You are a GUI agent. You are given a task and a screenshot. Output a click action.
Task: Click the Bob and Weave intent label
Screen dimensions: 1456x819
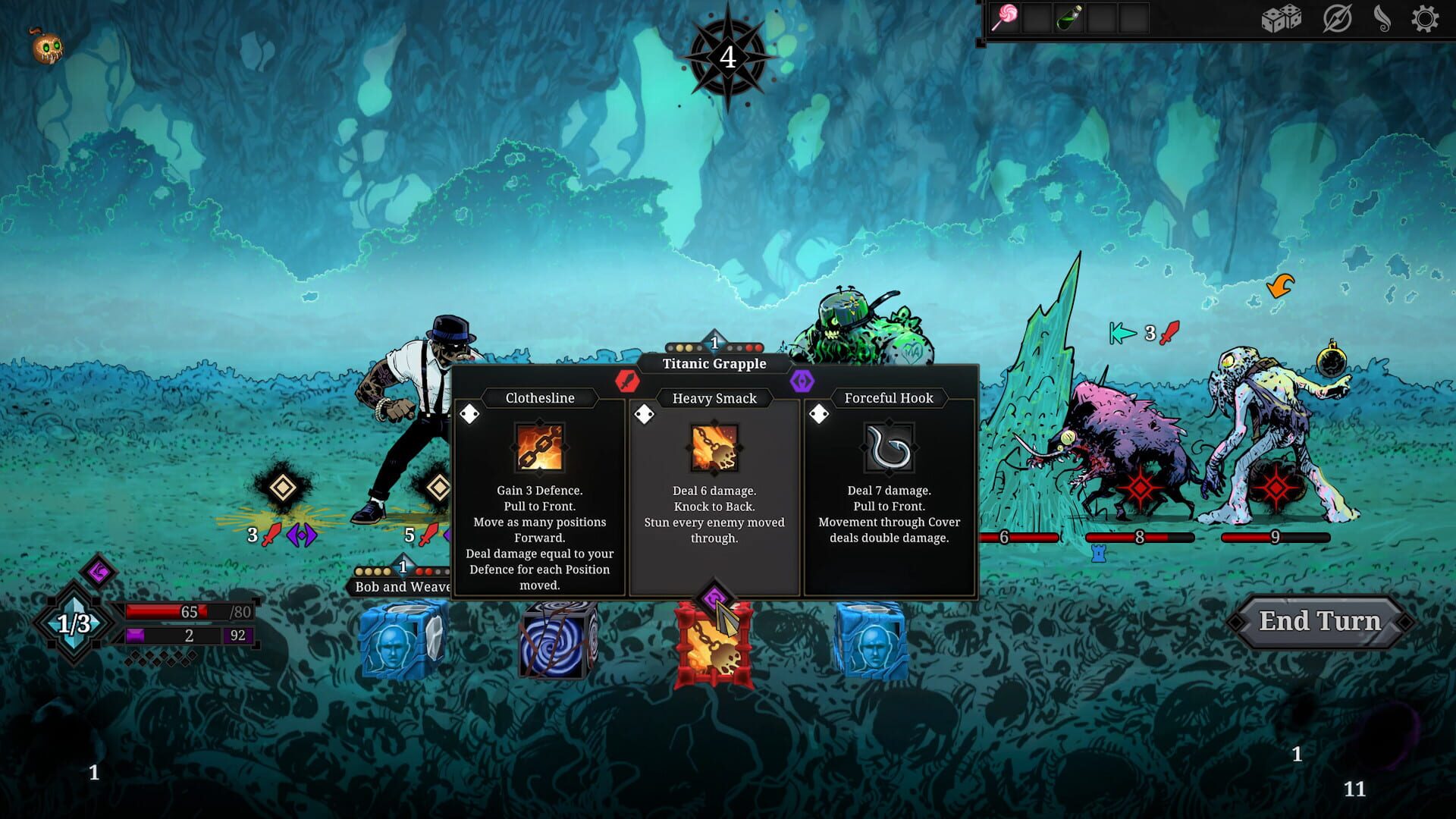pyautogui.click(x=400, y=586)
